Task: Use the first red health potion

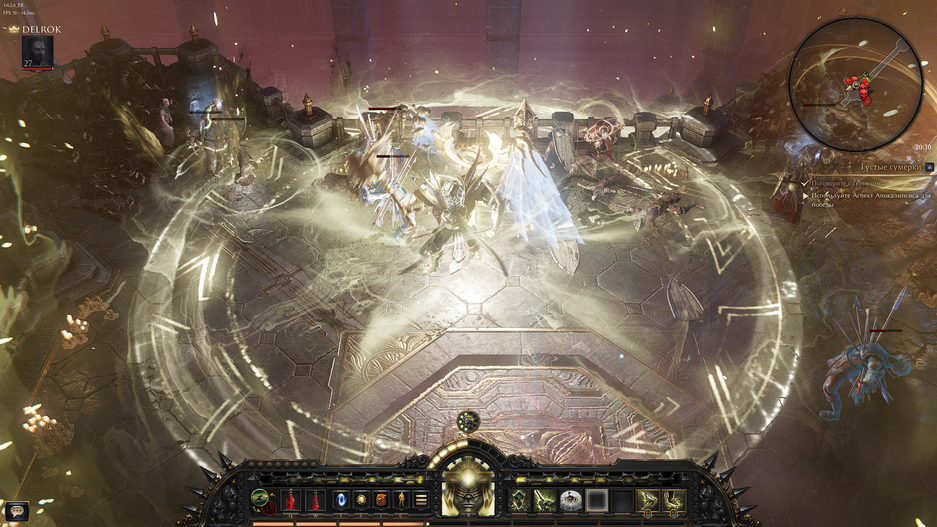Action: coord(292,499)
